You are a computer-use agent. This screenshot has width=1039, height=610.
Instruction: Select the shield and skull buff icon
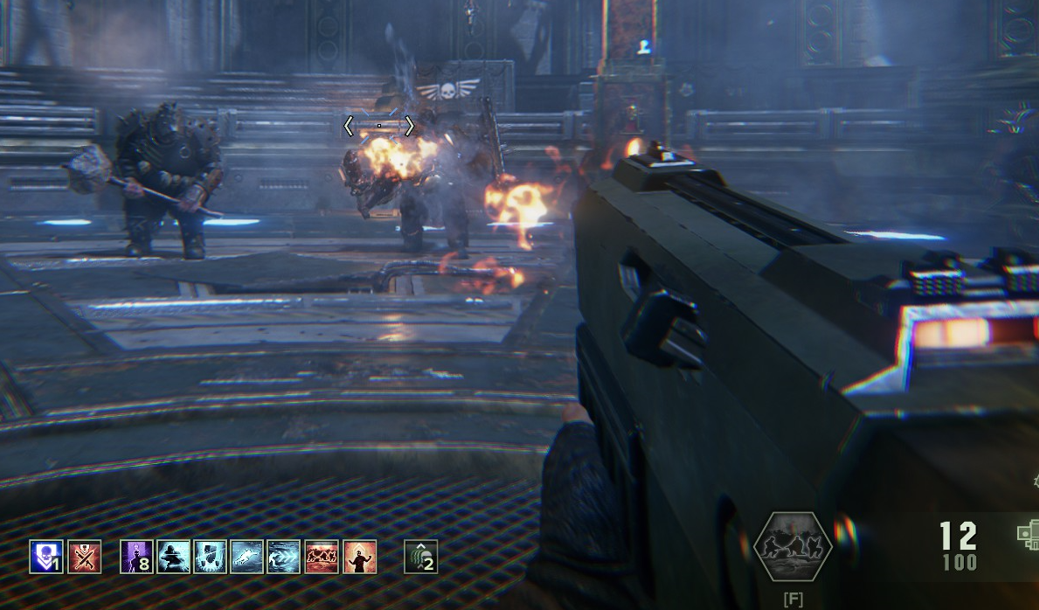click(210, 556)
